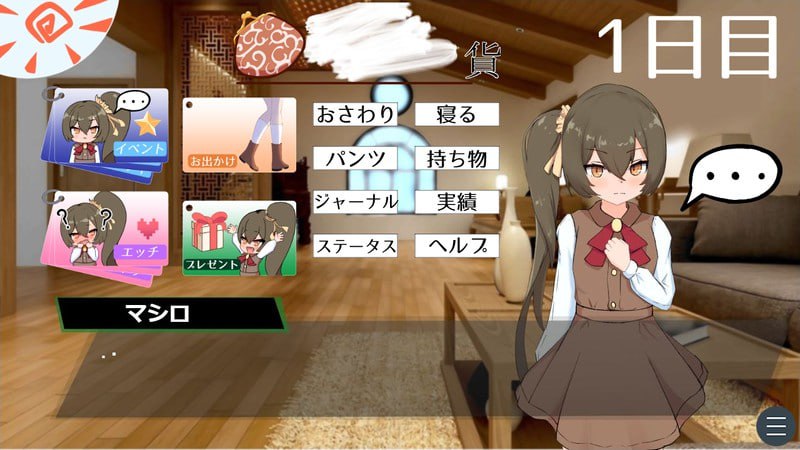
Task: Select the お出かけ outing card
Action: [x=239, y=135]
